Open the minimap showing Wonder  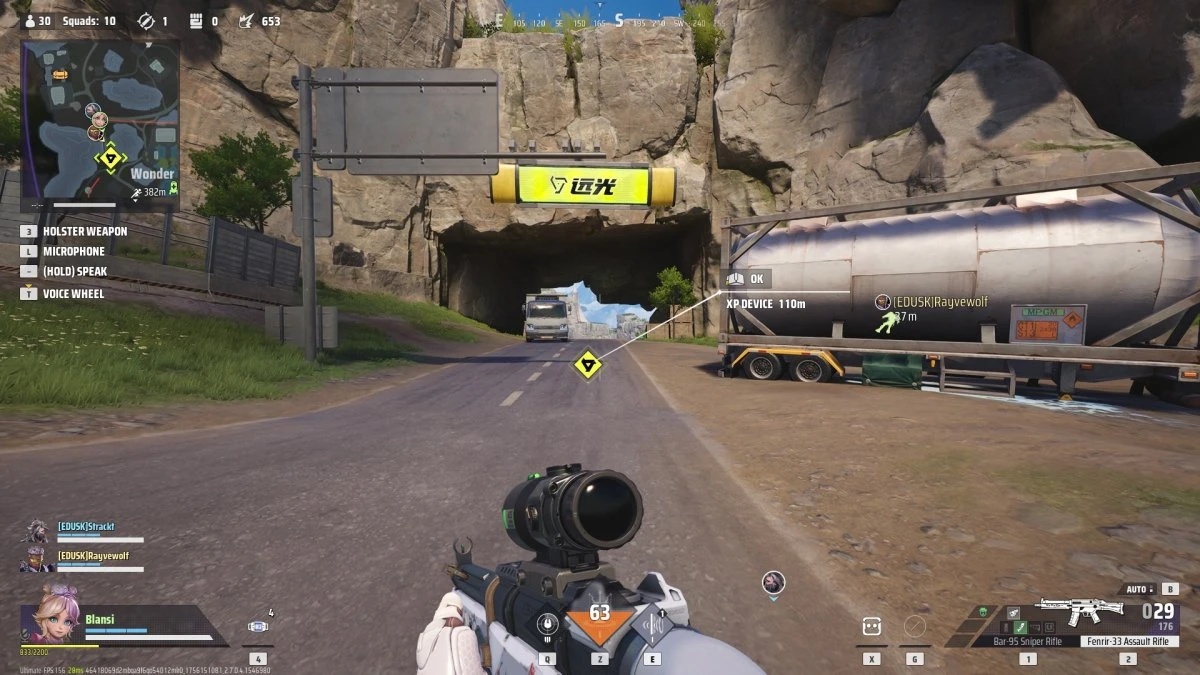point(100,124)
